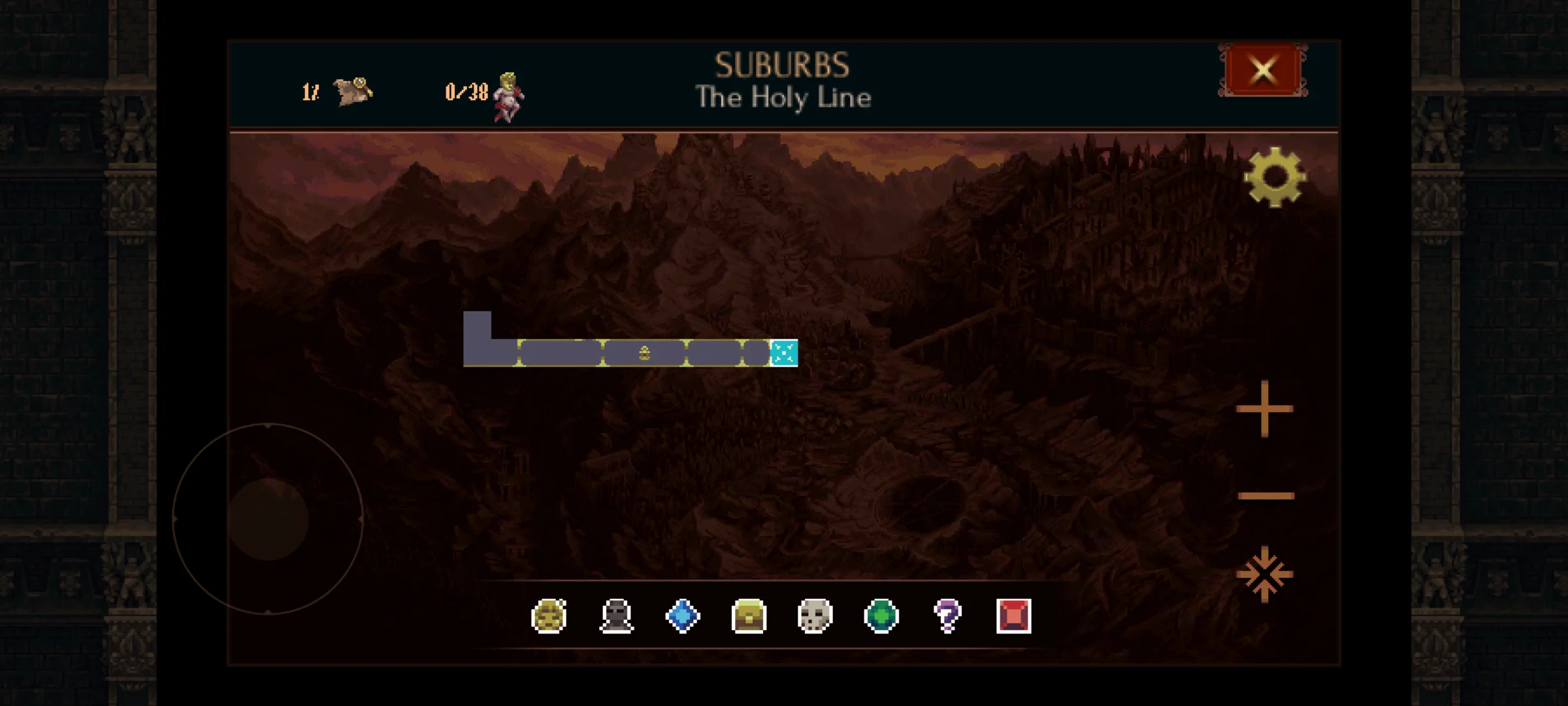This screenshot has height=706, width=1568.
Task: Zoom out using the minus button
Action: [x=1266, y=496]
